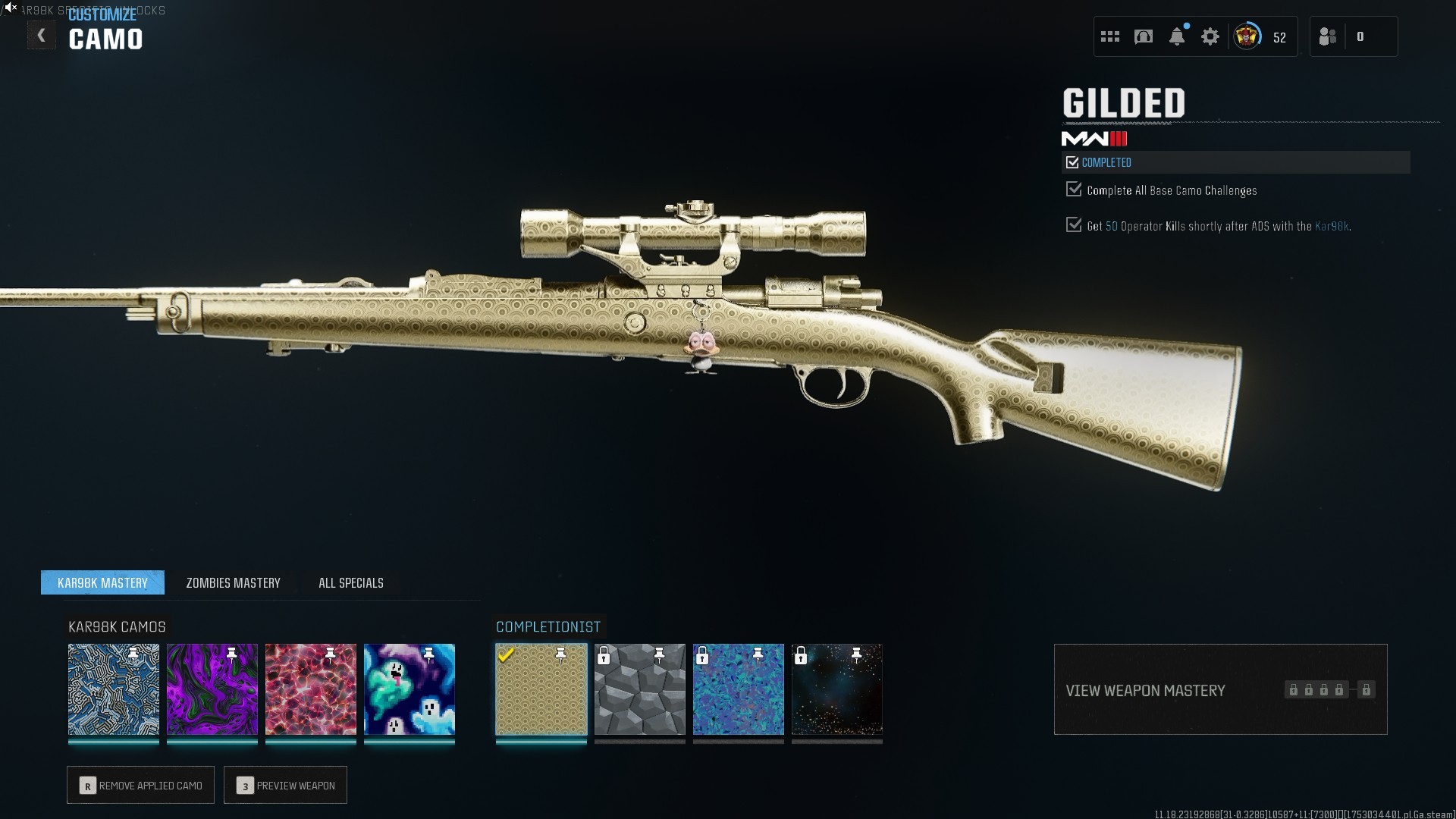
Task: Show notifications with the bell icon
Action: click(1177, 36)
